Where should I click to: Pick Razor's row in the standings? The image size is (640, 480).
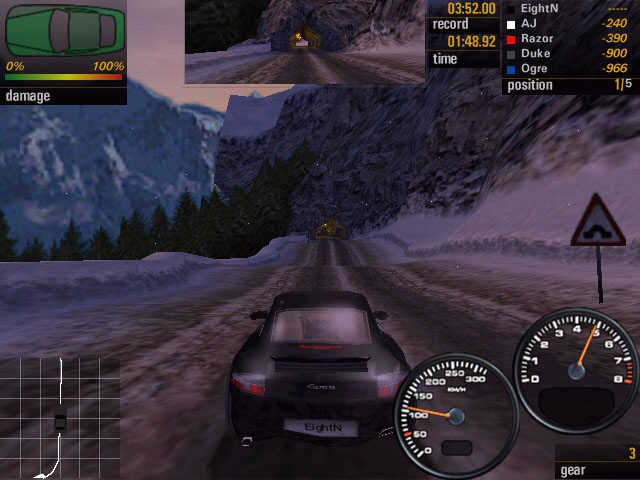[570, 37]
